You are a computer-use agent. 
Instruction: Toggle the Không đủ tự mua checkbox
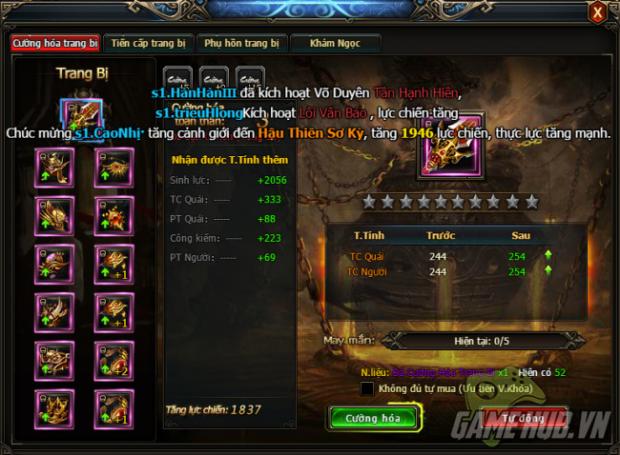368,388
